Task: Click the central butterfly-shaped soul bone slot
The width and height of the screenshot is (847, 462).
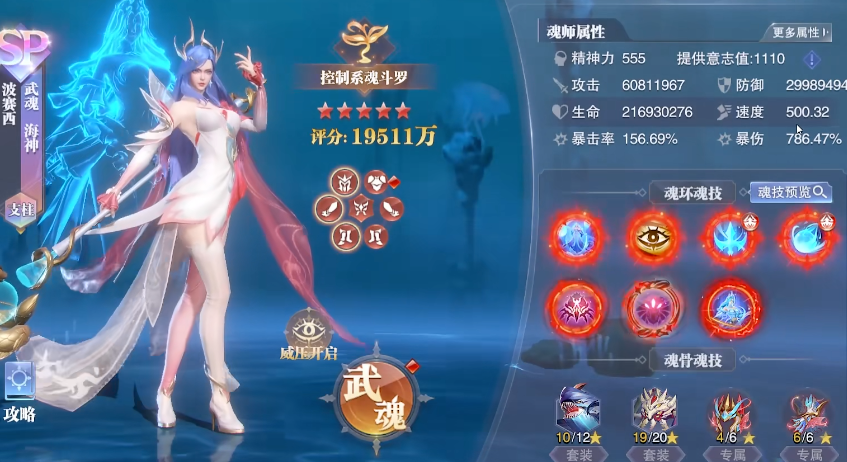Action: [361, 209]
